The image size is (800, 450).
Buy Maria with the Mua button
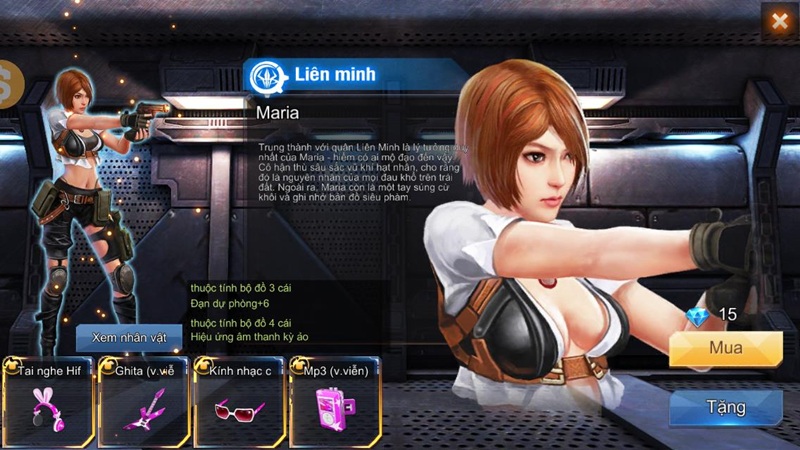tap(725, 349)
